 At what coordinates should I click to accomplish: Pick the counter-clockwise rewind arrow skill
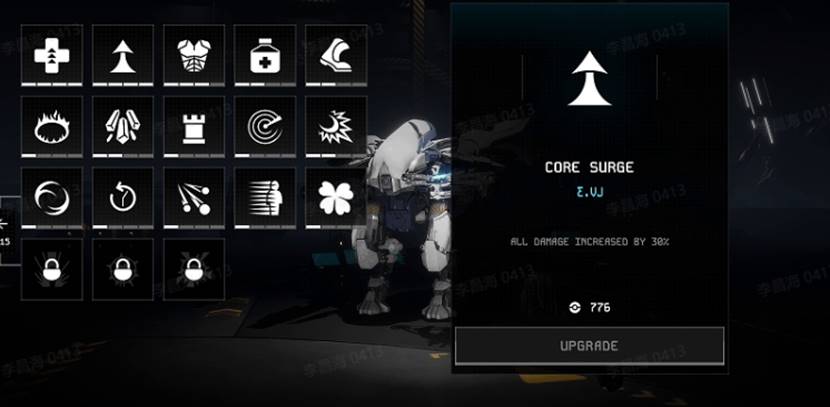pos(123,197)
